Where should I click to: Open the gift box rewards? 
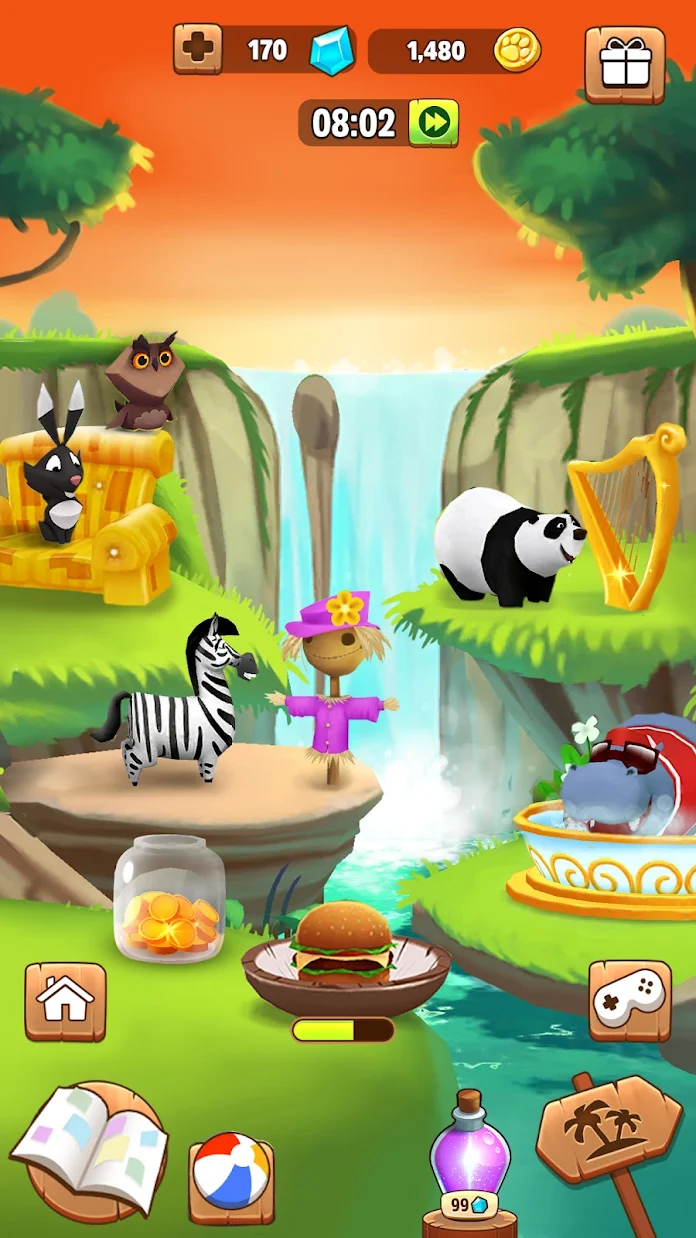pos(624,64)
